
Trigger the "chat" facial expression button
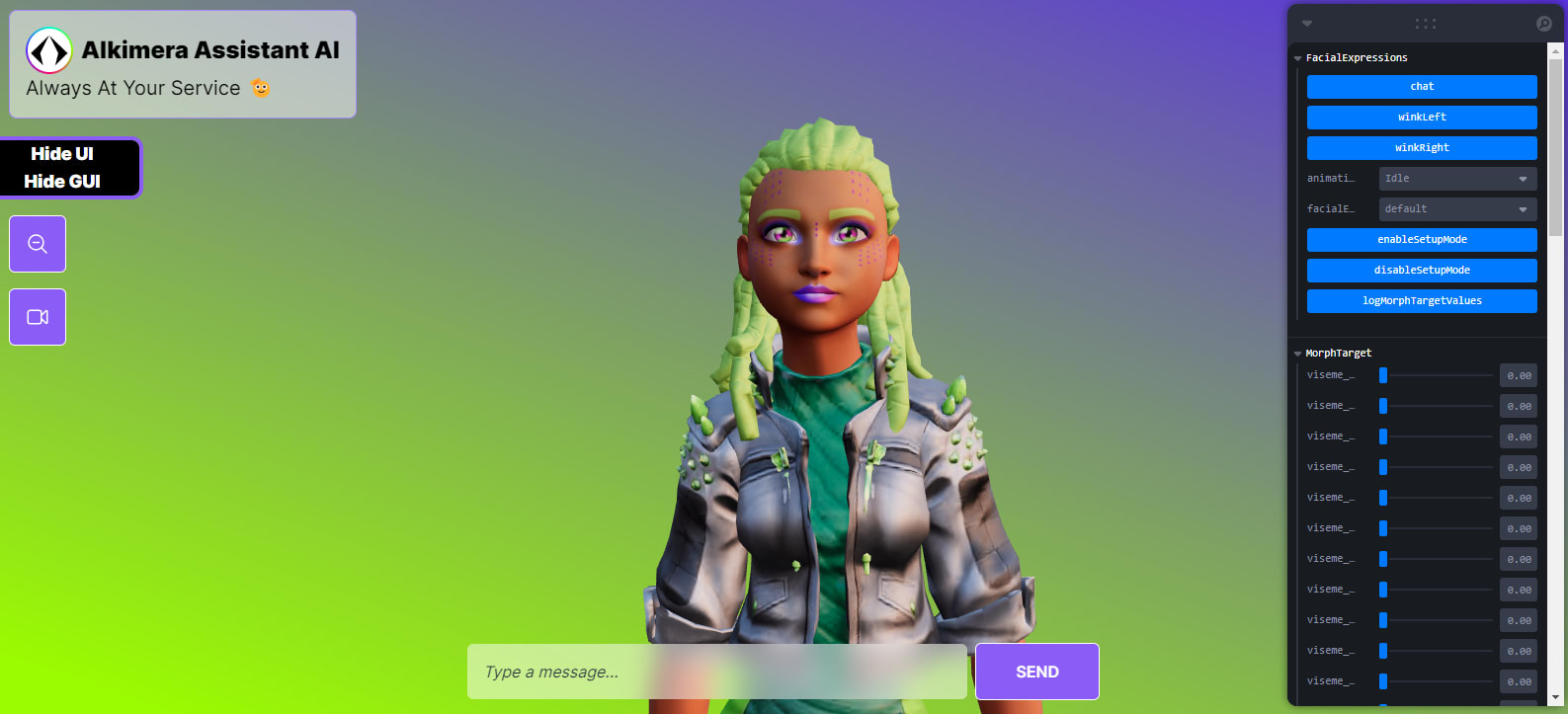1422,86
